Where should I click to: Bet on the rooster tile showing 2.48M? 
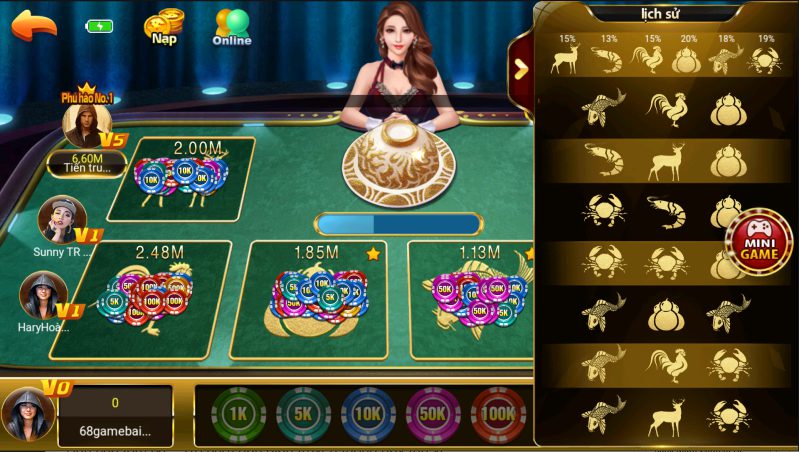[x=150, y=298]
